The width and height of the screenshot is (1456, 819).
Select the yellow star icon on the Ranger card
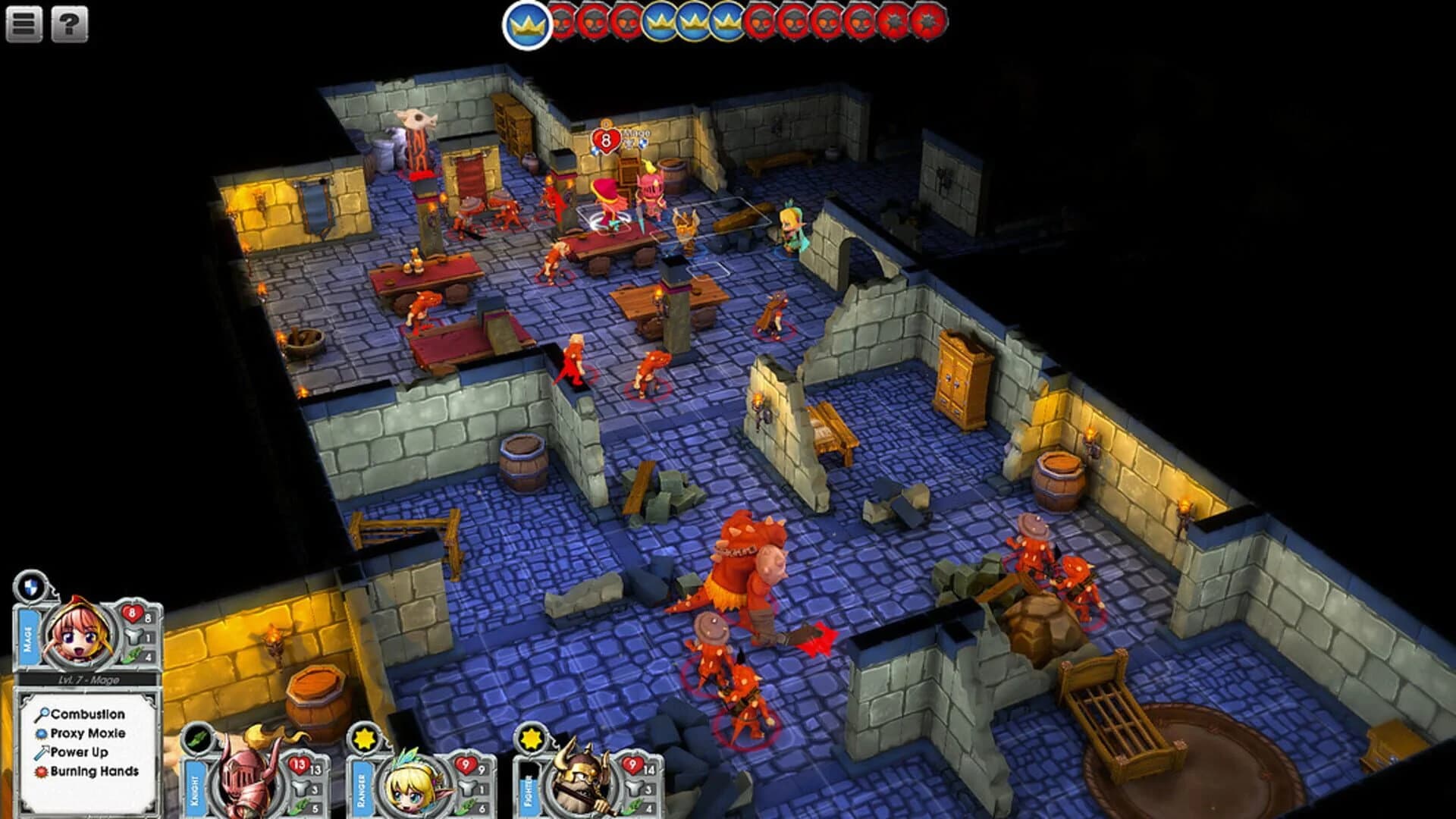point(363,740)
